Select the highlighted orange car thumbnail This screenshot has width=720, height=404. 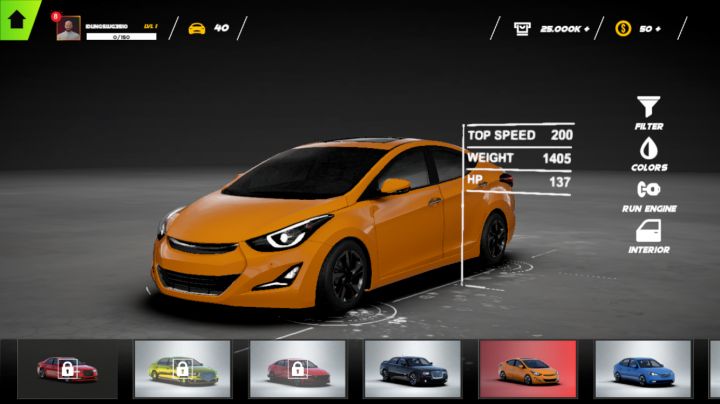(x=527, y=369)
